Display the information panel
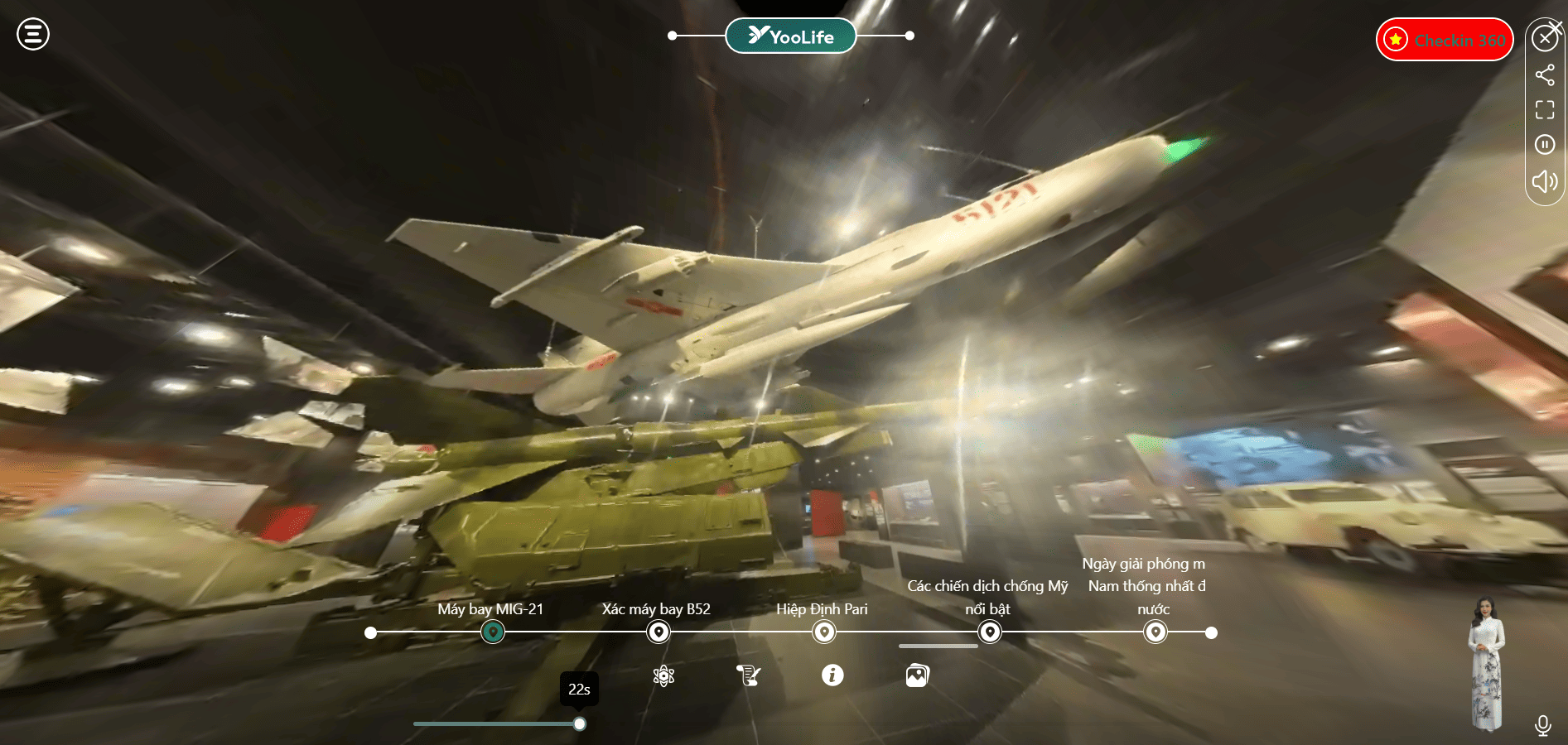1568x745 pixels. tap(832, 675)
